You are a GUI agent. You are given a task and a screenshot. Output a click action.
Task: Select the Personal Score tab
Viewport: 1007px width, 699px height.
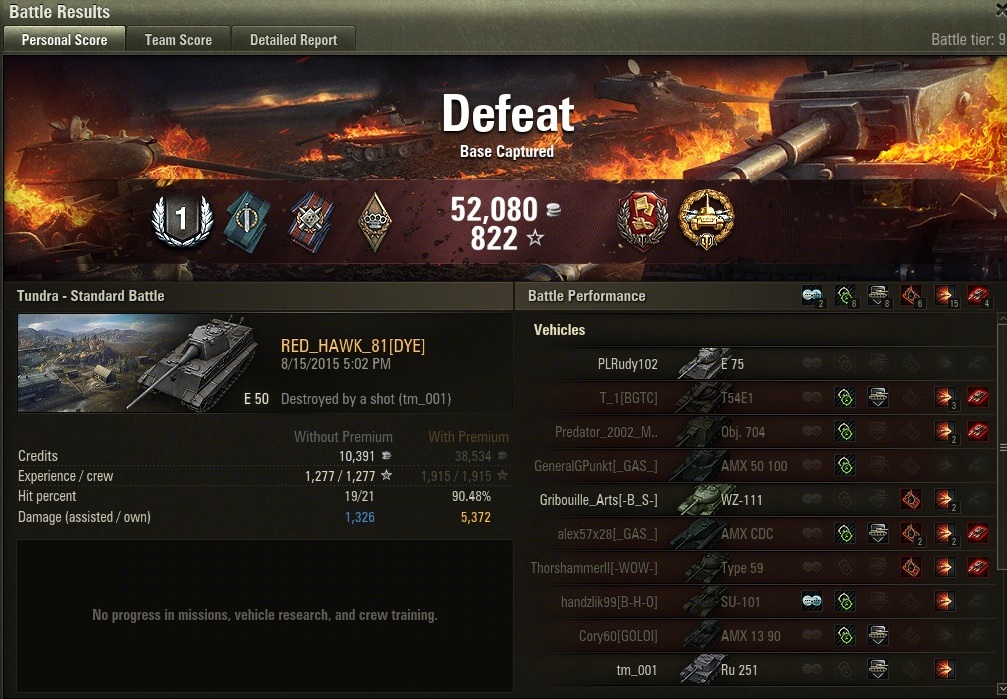pyautogui.click(x=64, y=40)
